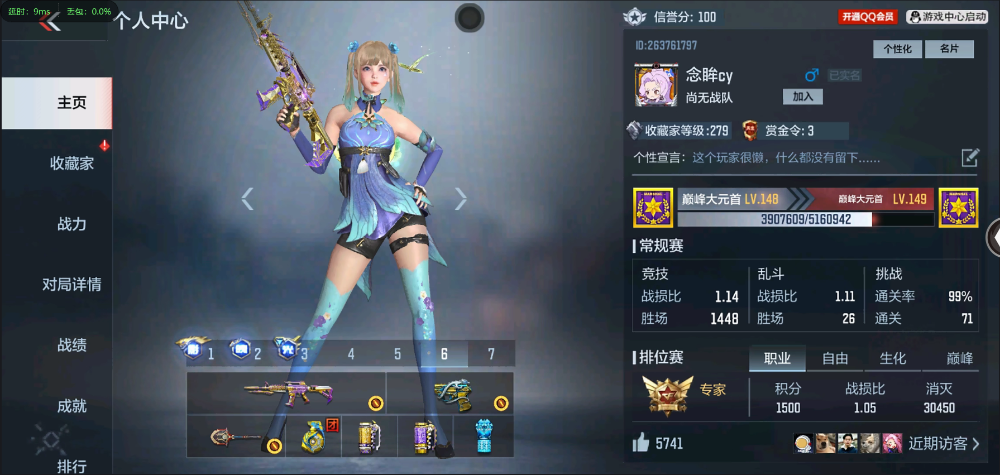View the 成就 achievements page

pyautogui.click(x=72, y=406)
